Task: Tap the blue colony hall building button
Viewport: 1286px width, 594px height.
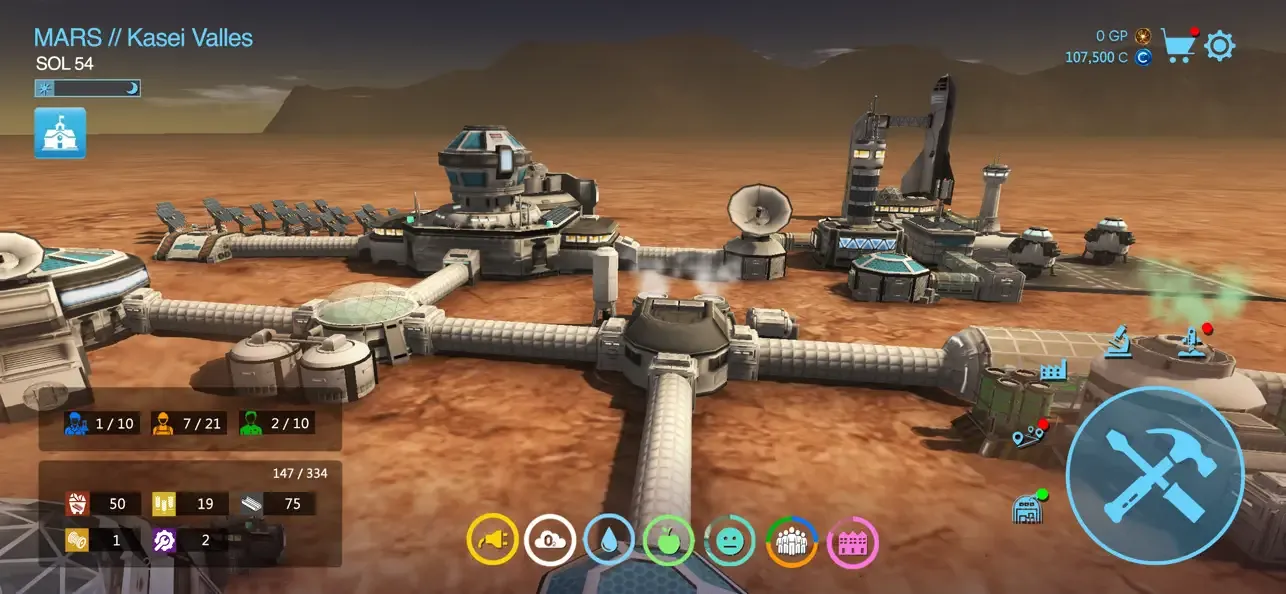Action: 60,133
